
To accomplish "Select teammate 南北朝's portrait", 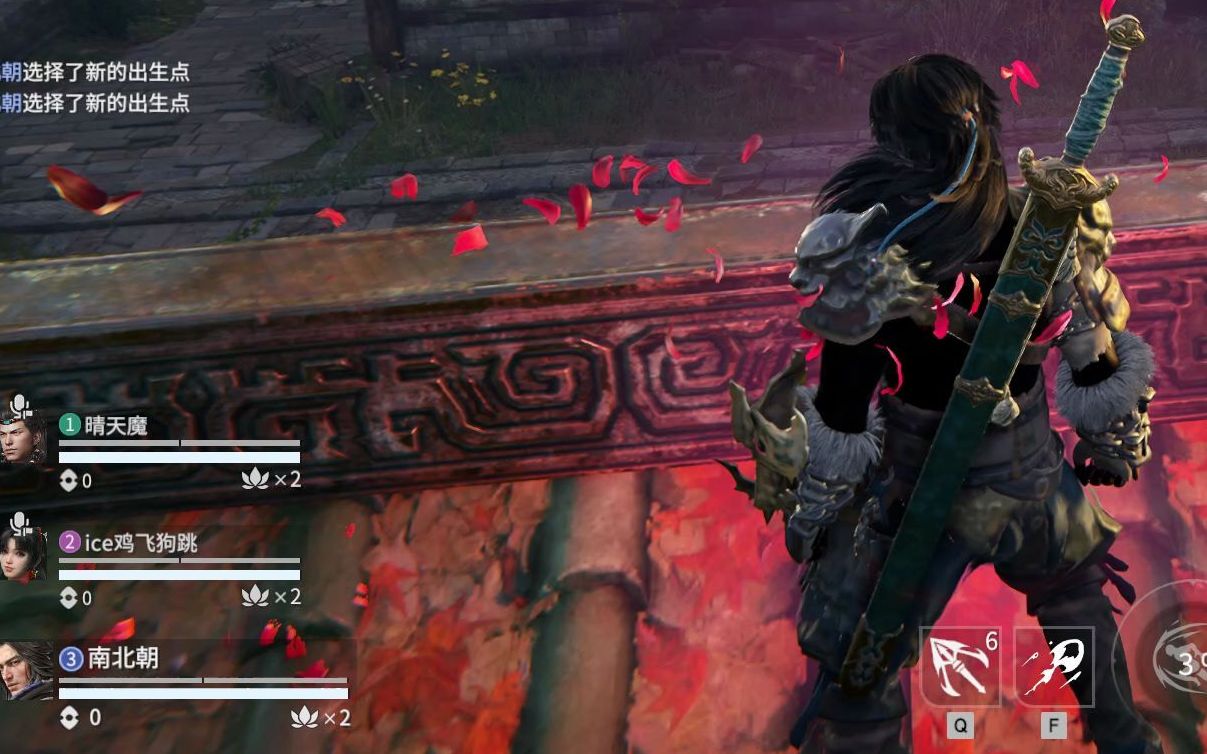I will tap(25, 671).
